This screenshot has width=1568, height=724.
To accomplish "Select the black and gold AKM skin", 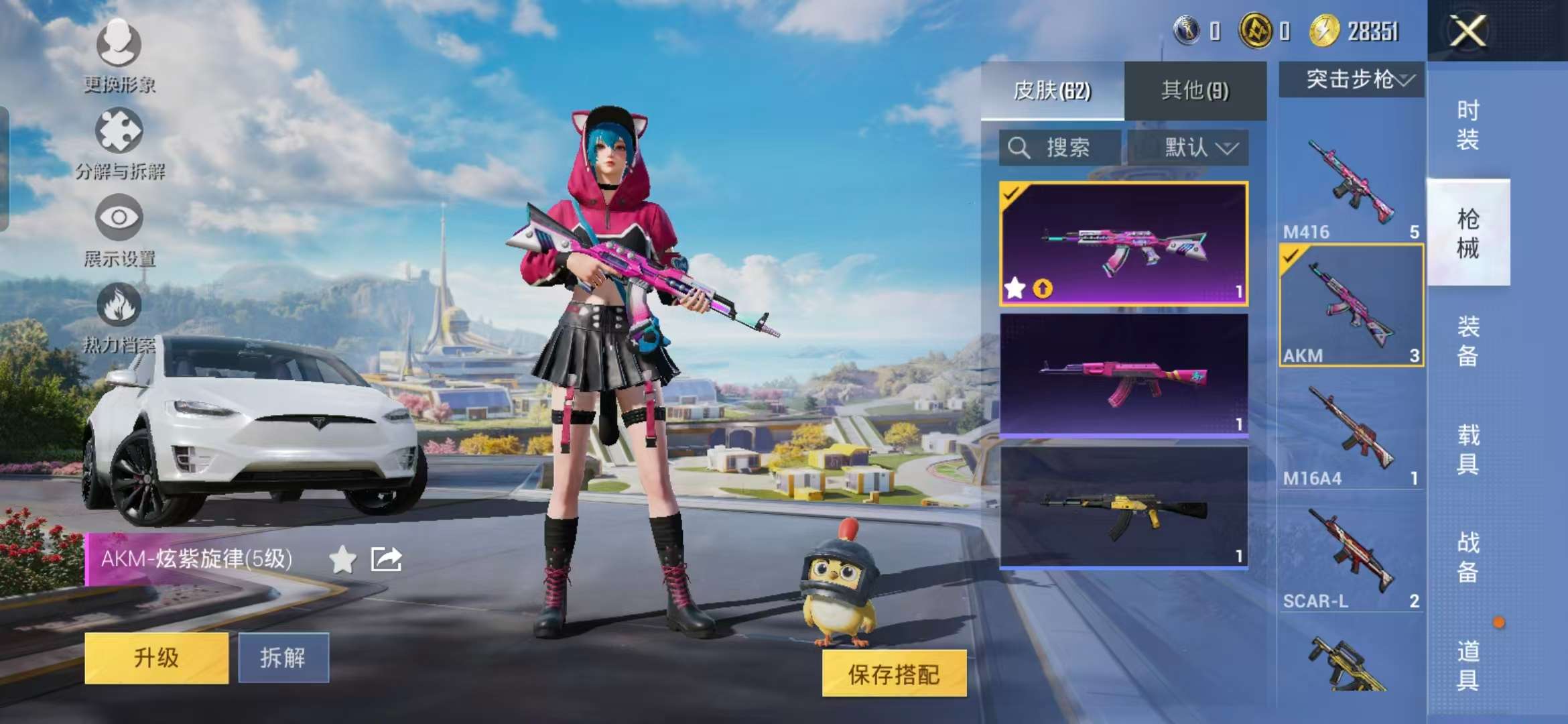I will pyautogui.click(x=1123, y=507).
